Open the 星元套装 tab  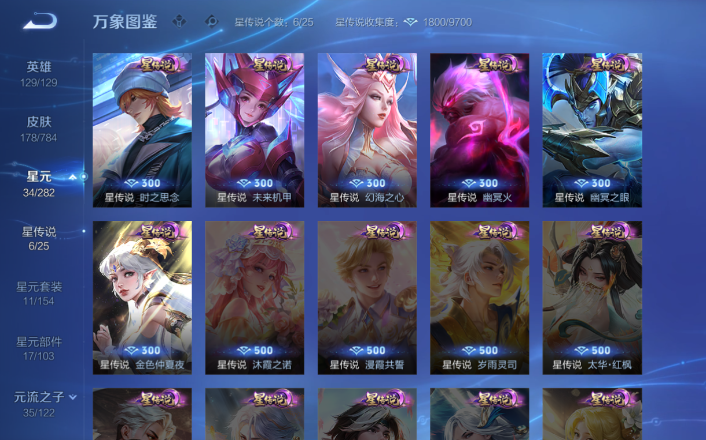pyautogui.click(x=39, y=293)
